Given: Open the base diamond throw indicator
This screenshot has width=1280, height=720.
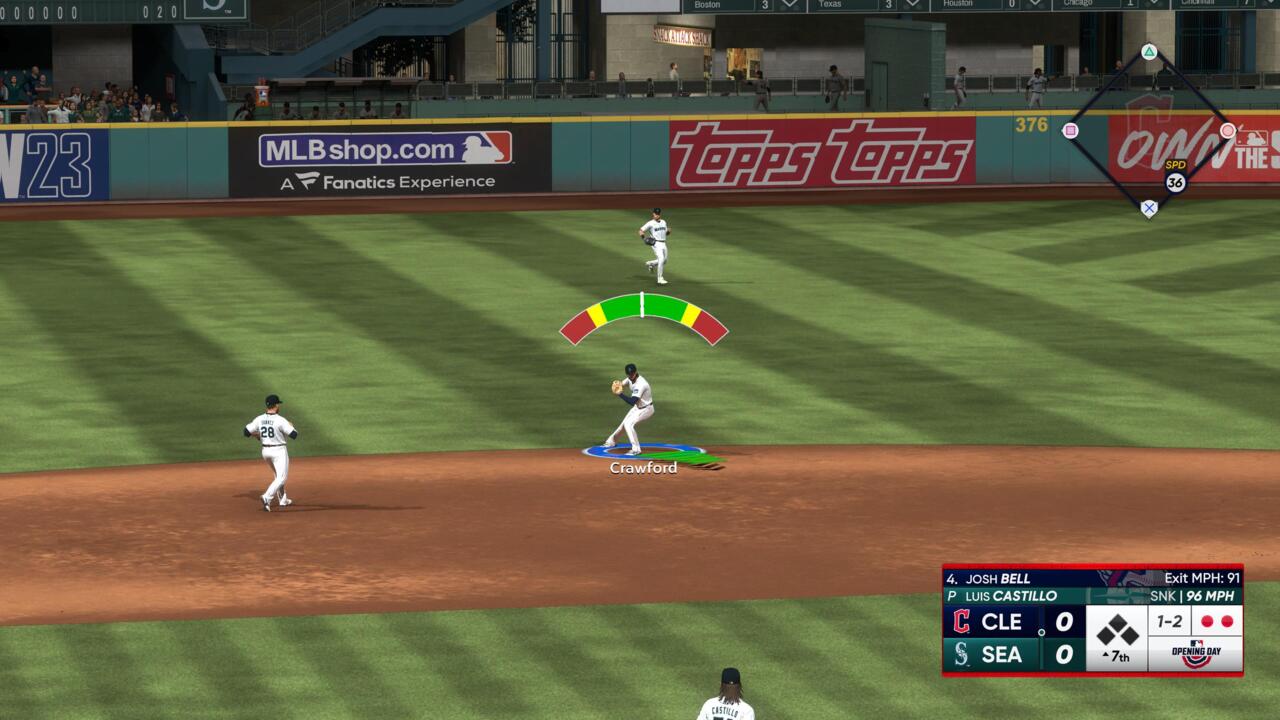Looking at the screenshot, I should tap(1149, 130).
